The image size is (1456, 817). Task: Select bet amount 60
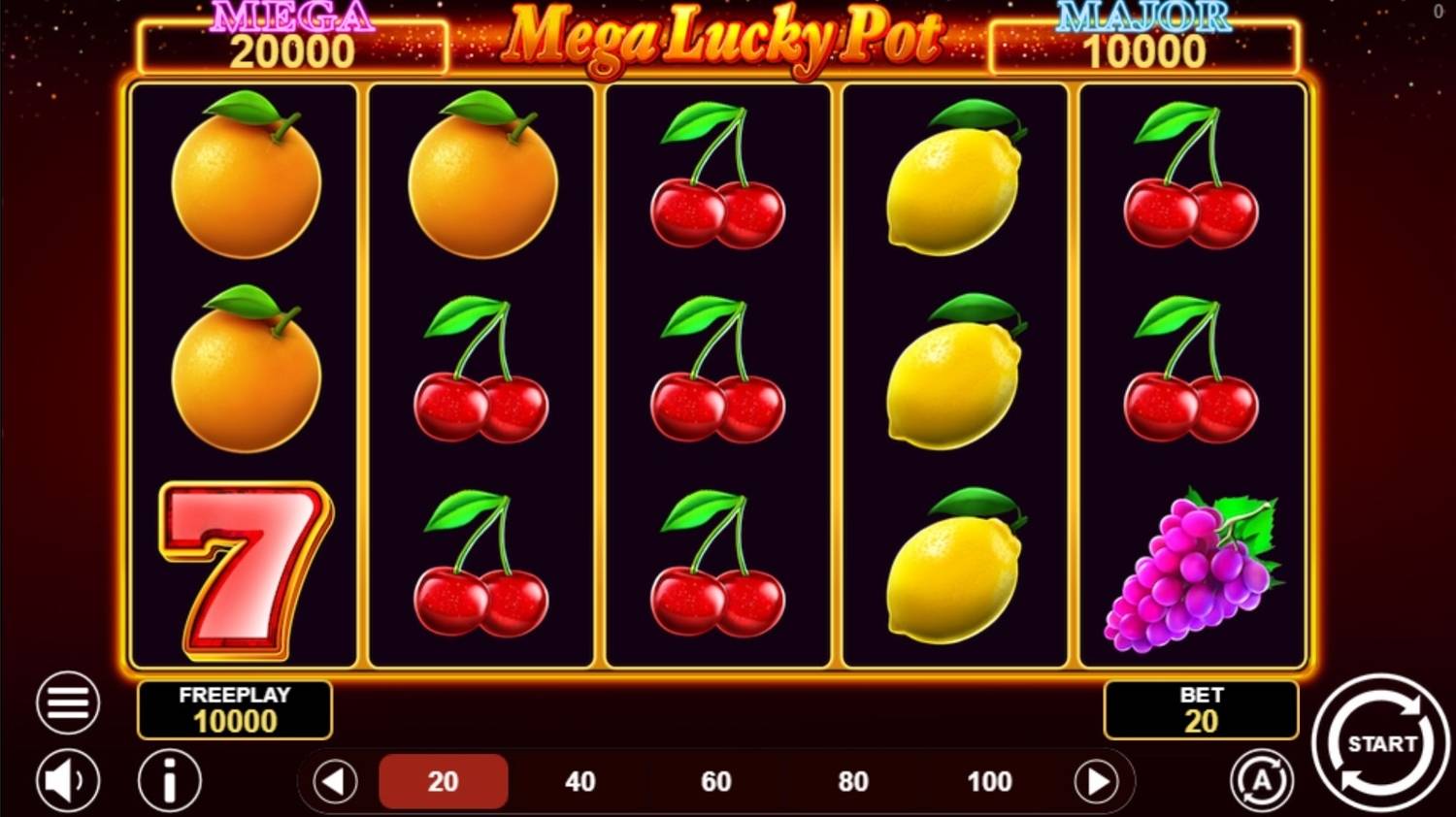click(x=716, y=780)
